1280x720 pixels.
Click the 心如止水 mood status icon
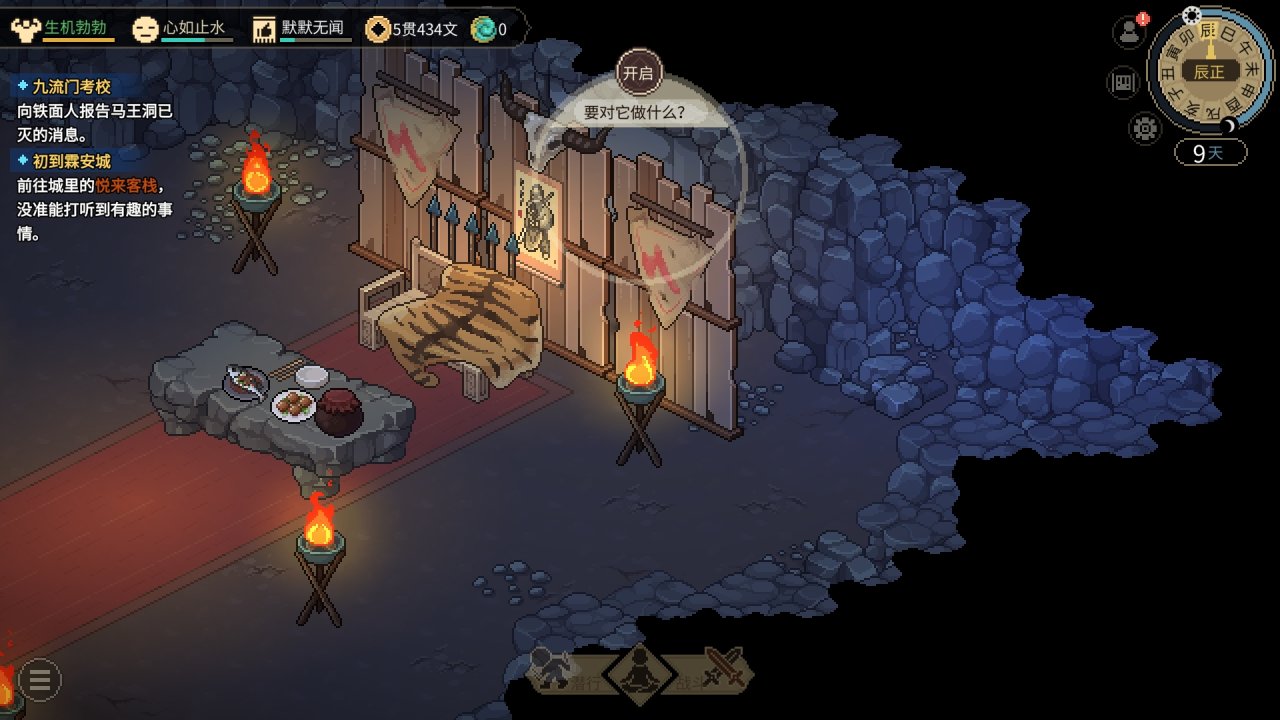[x=146, y=29]
